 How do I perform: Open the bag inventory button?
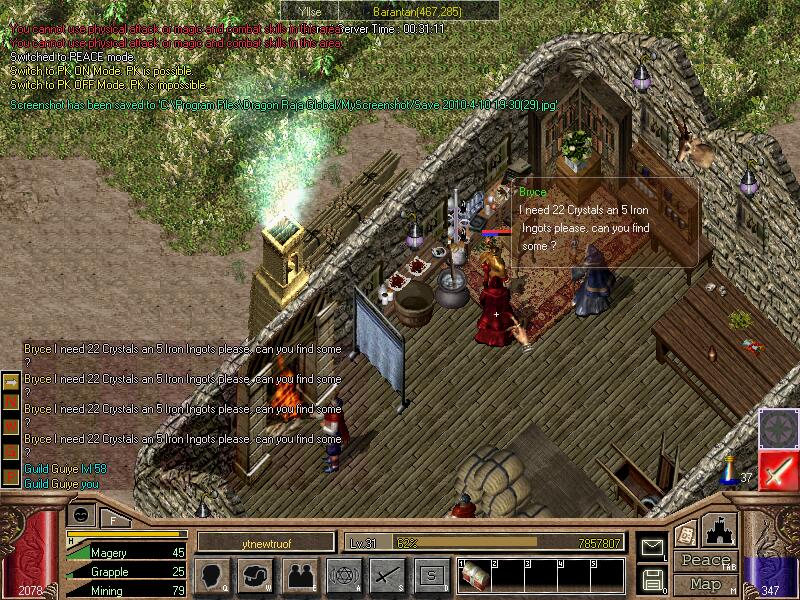[x=257, y=575]
